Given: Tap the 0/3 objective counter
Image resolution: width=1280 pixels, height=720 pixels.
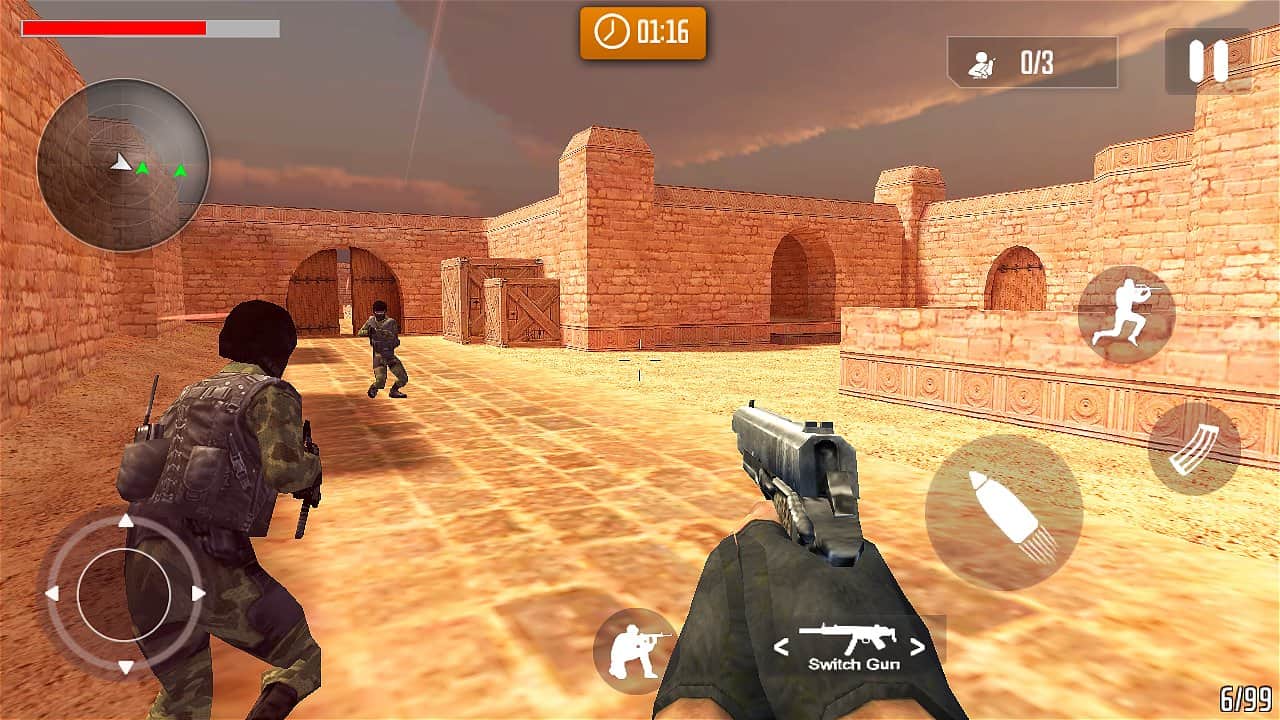Looking at the screenshot, I should [x=1037, y=62].
